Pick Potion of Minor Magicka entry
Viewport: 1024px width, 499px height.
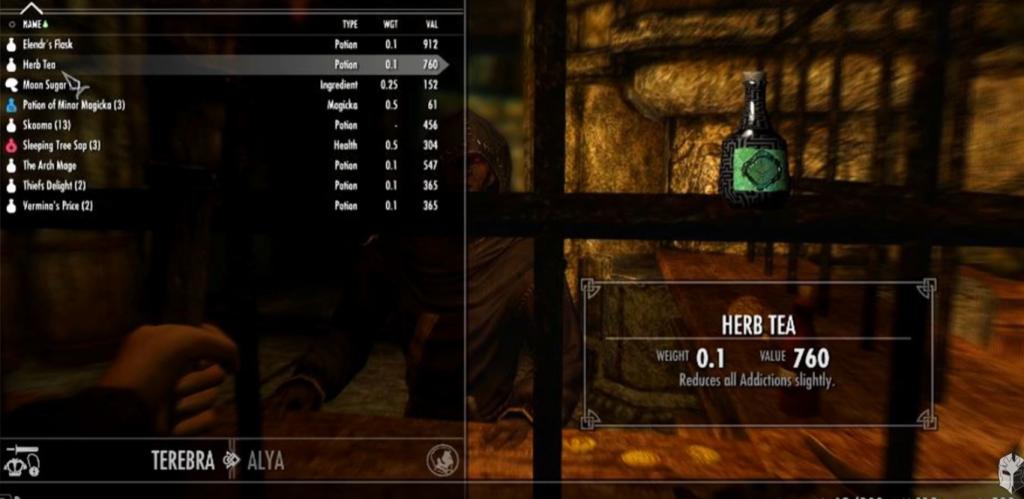pos(73,105)
